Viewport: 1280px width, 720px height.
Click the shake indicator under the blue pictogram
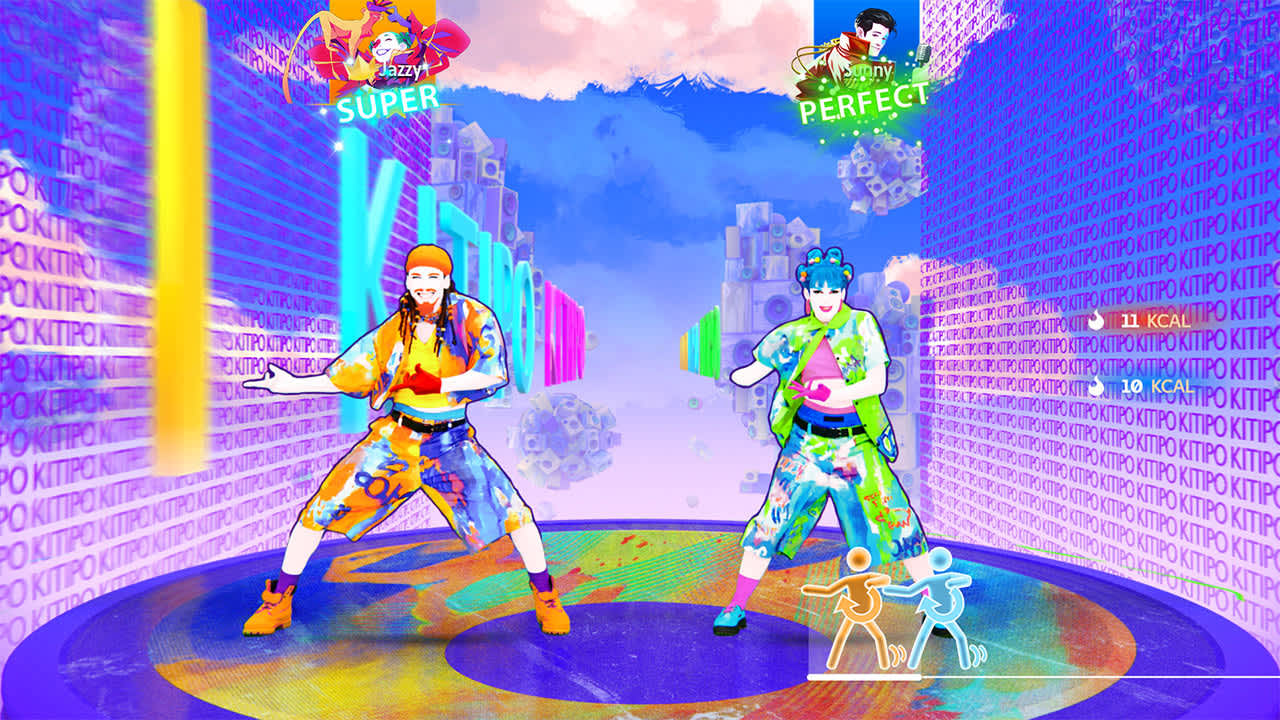[978, 653]
